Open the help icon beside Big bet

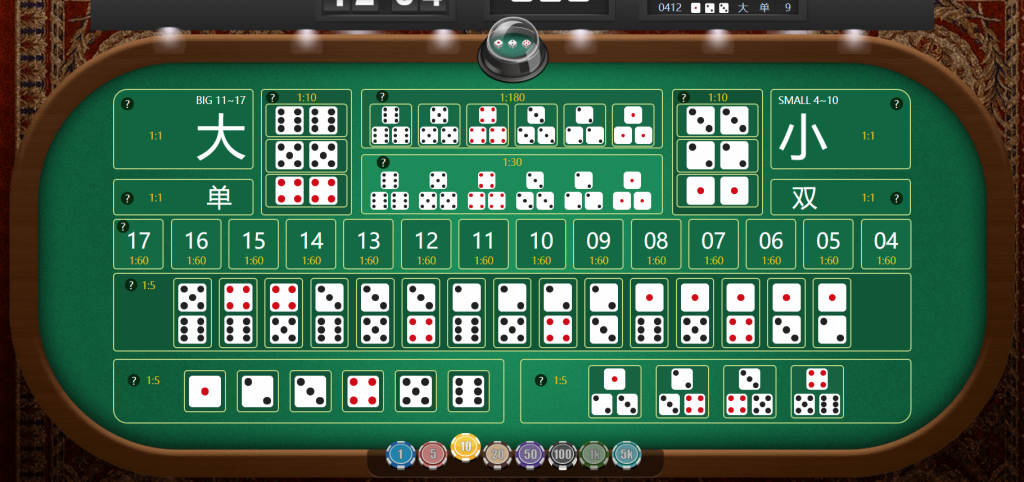point(127,103)
